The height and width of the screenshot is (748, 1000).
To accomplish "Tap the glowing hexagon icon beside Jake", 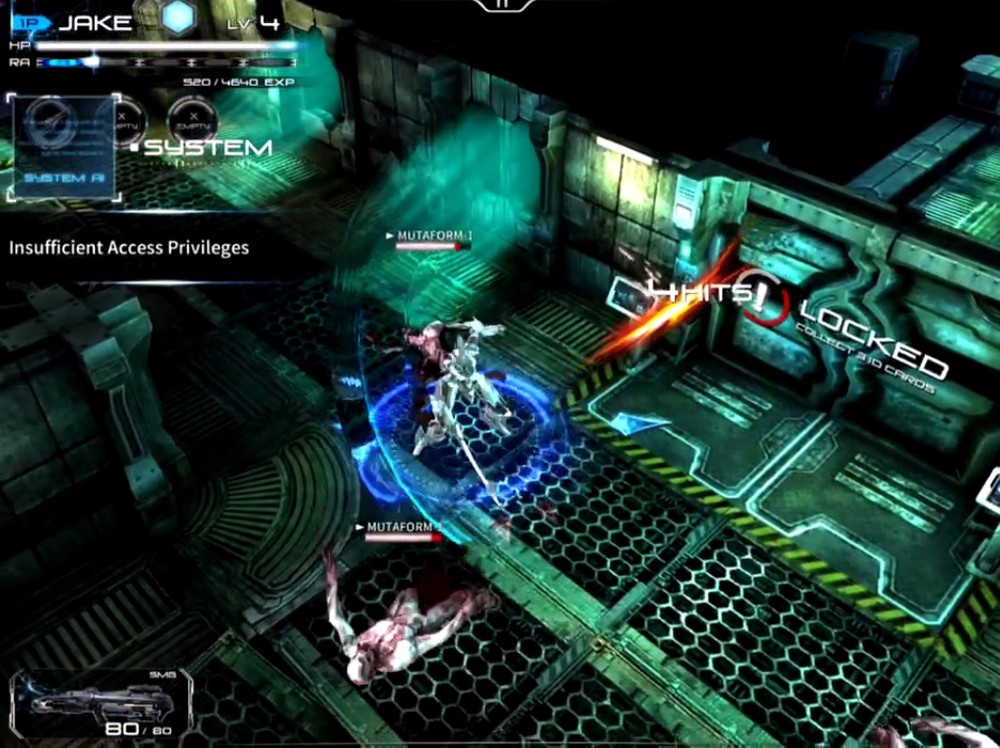I will [x=178, y=17].
